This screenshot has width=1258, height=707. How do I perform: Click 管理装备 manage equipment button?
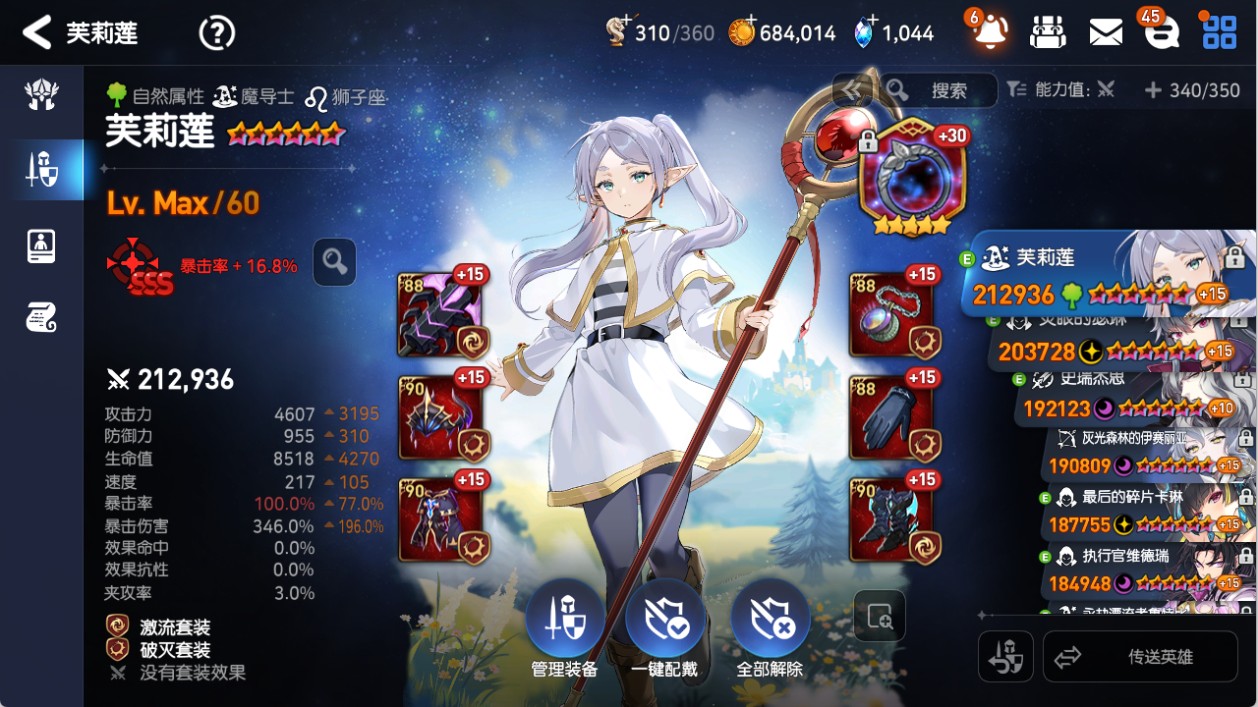point(564,628)
